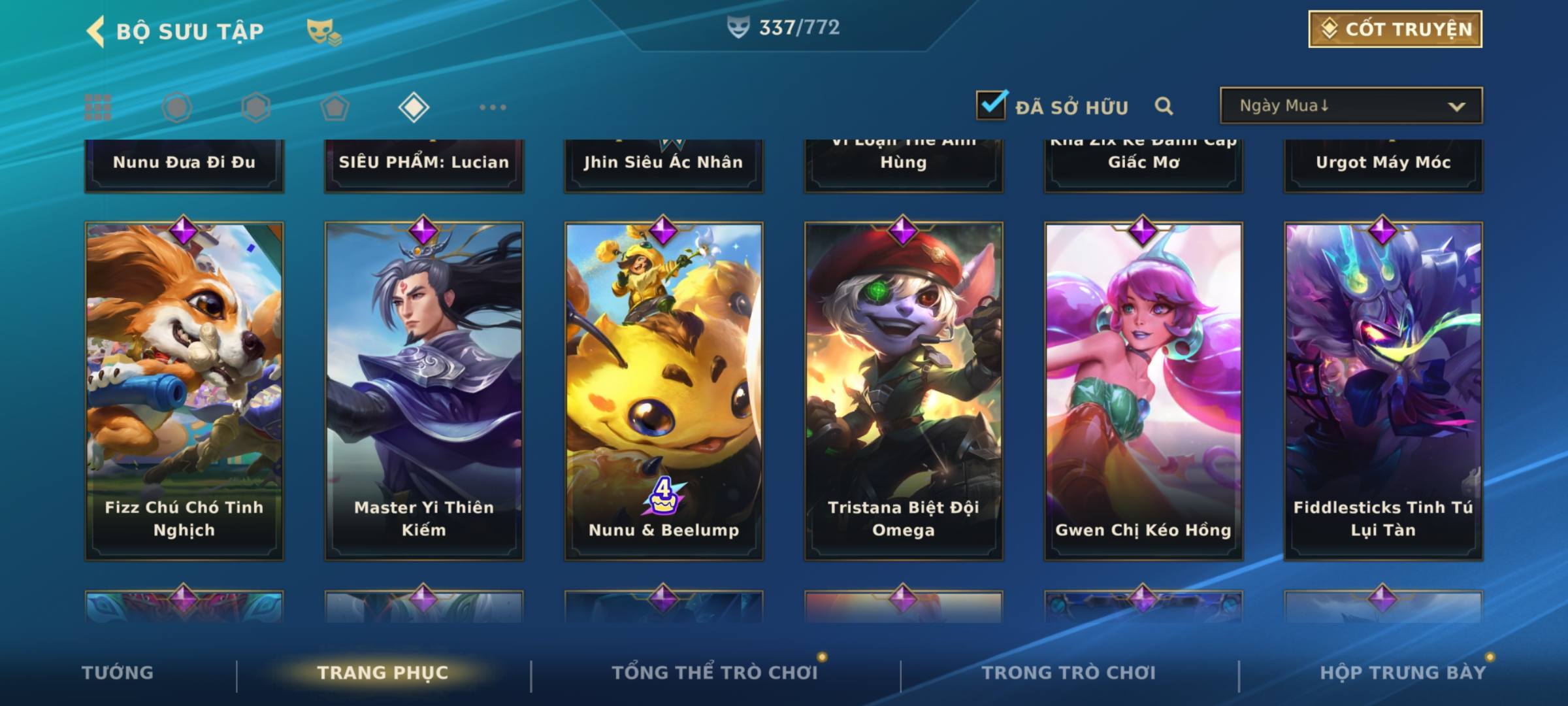
Task: Open Tristana Biệt Đội Omega skin
Action: tap(904, 391)
